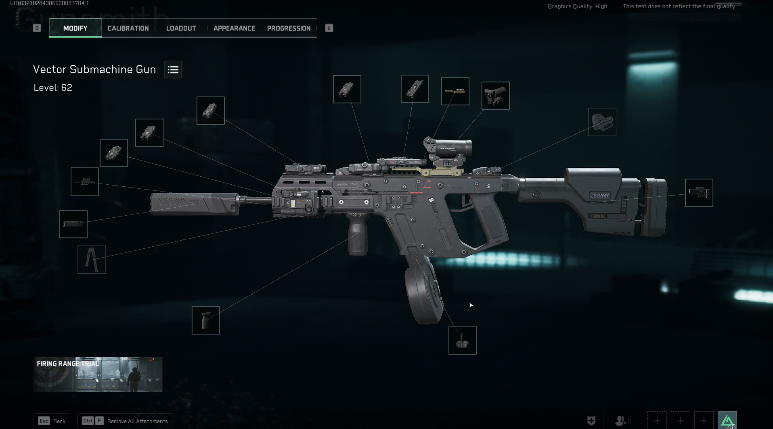Select the barrel attachment slot
Image resolution: width=773 pixels, height=429 pixels.
point(85,182)
